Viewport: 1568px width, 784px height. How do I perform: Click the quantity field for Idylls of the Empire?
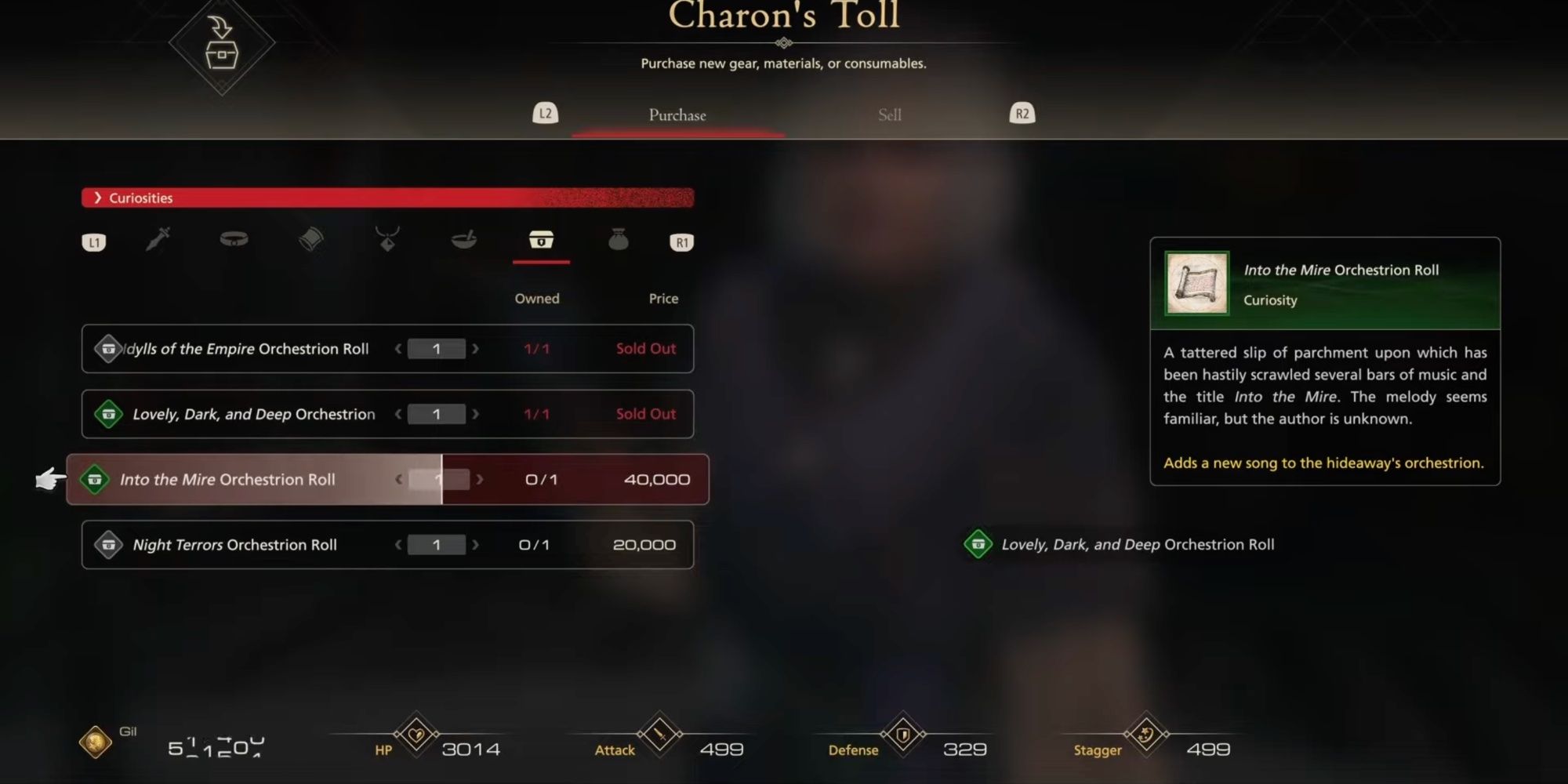(x=437, y=349)
